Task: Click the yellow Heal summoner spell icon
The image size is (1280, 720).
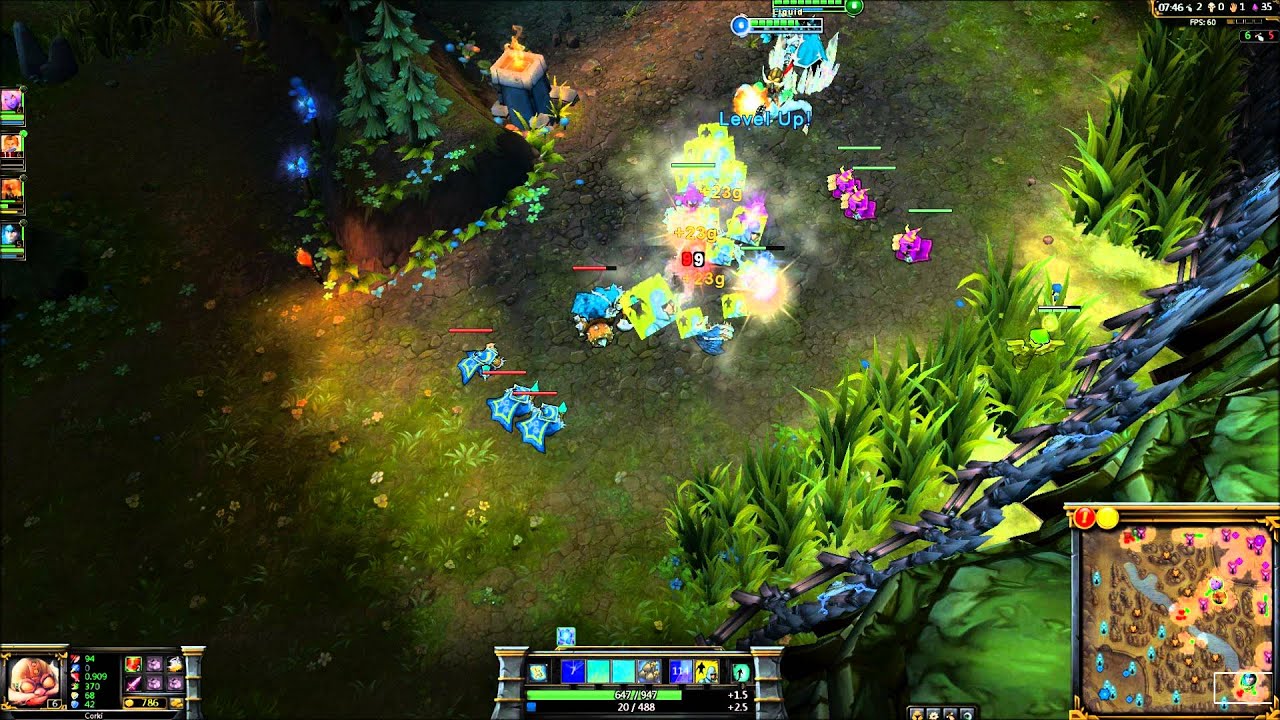Action: (x=707, y=672)
